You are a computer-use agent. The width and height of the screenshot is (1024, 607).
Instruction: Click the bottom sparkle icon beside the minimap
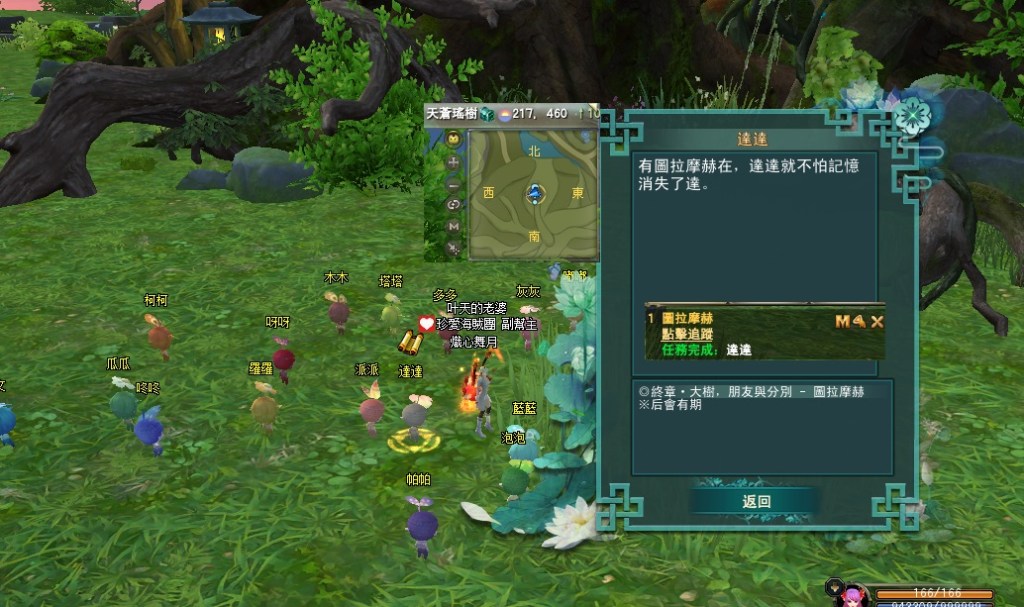[x=453, y=248]
